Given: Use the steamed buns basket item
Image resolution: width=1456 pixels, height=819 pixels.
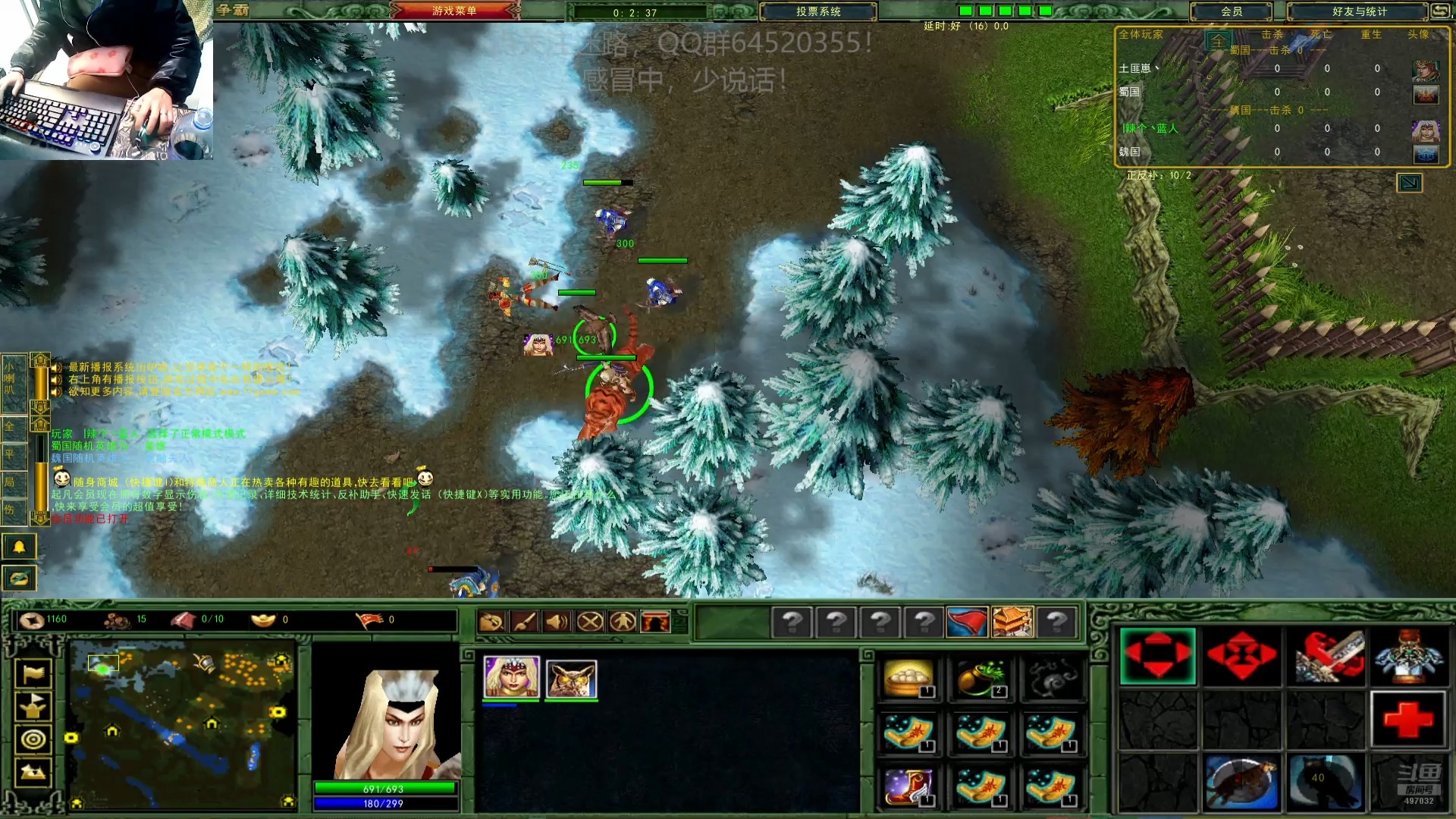Looking at the screenshot, I should click(908, 677).
